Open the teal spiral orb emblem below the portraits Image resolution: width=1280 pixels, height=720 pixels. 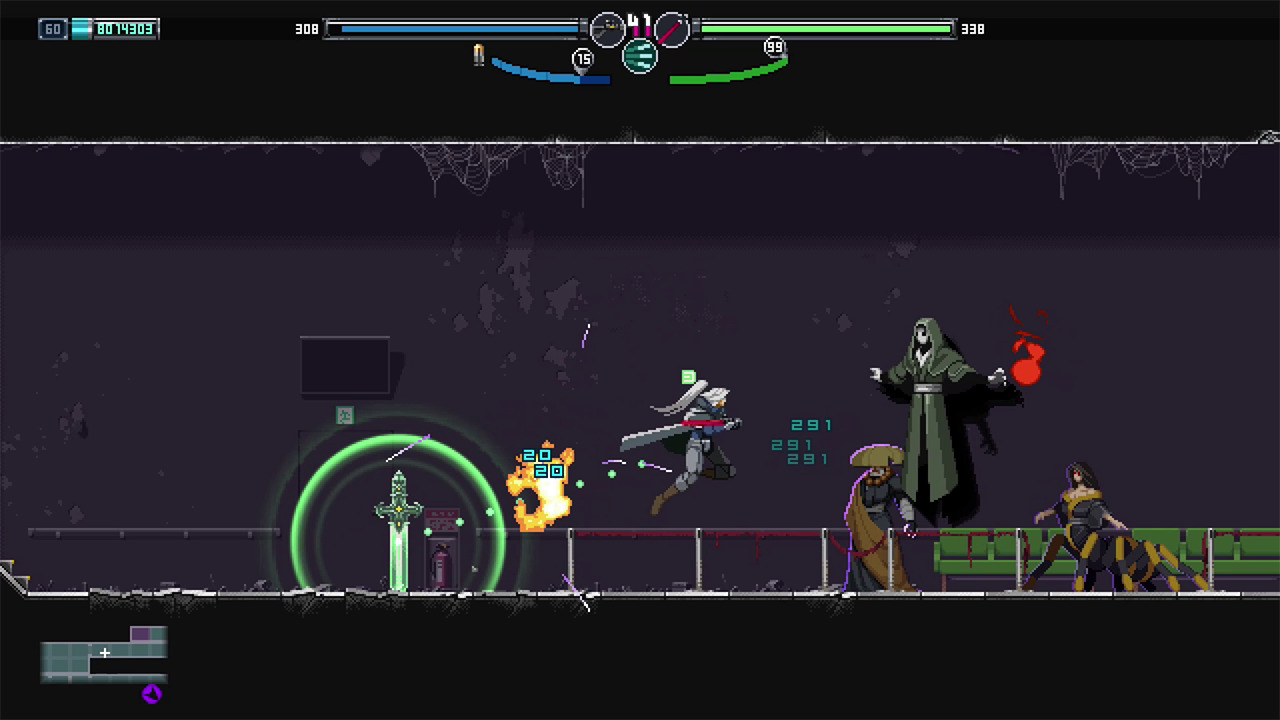(640, 57)
